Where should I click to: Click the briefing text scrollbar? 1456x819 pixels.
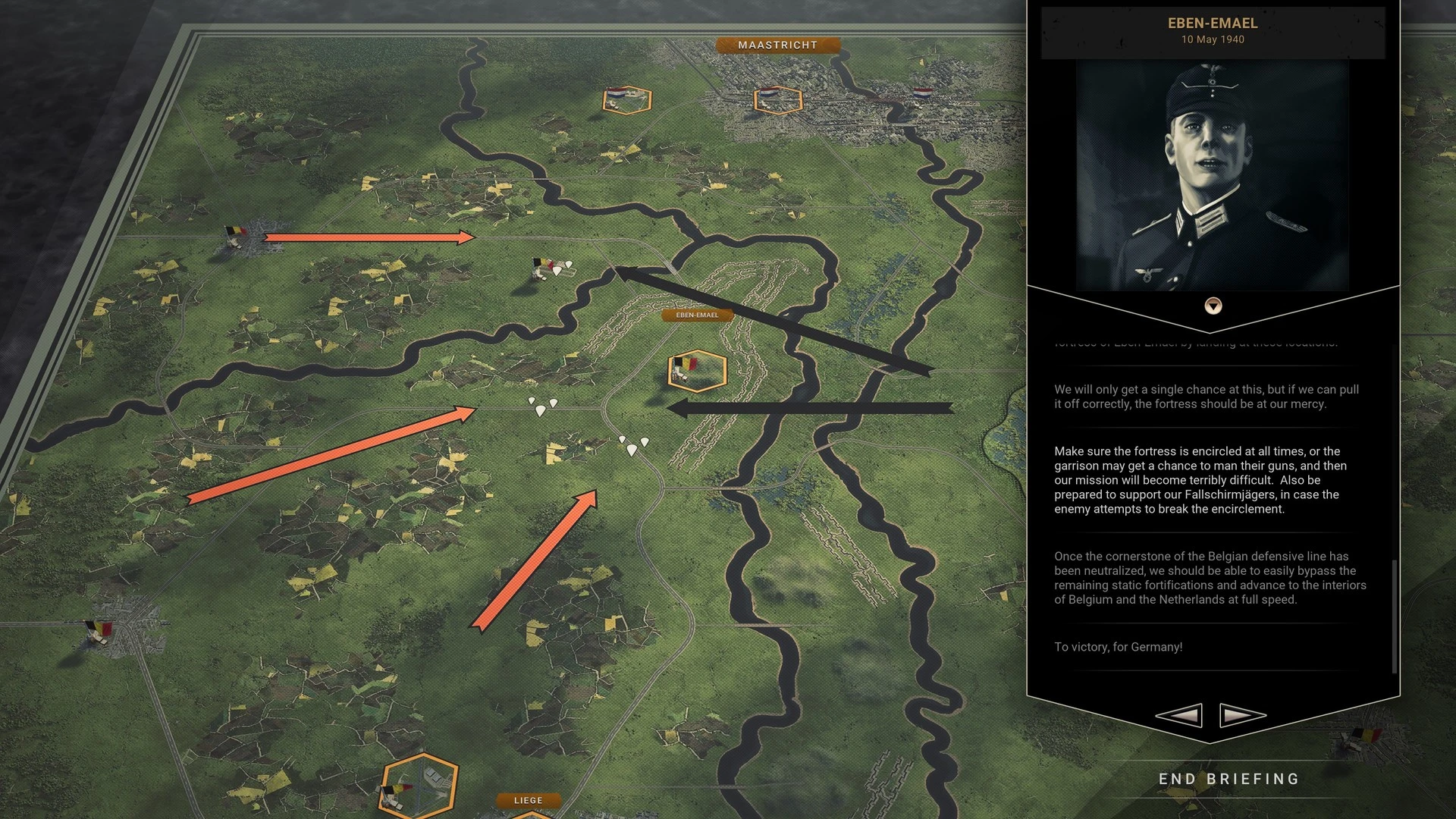pyautogui.click(x=1394, y=616)
